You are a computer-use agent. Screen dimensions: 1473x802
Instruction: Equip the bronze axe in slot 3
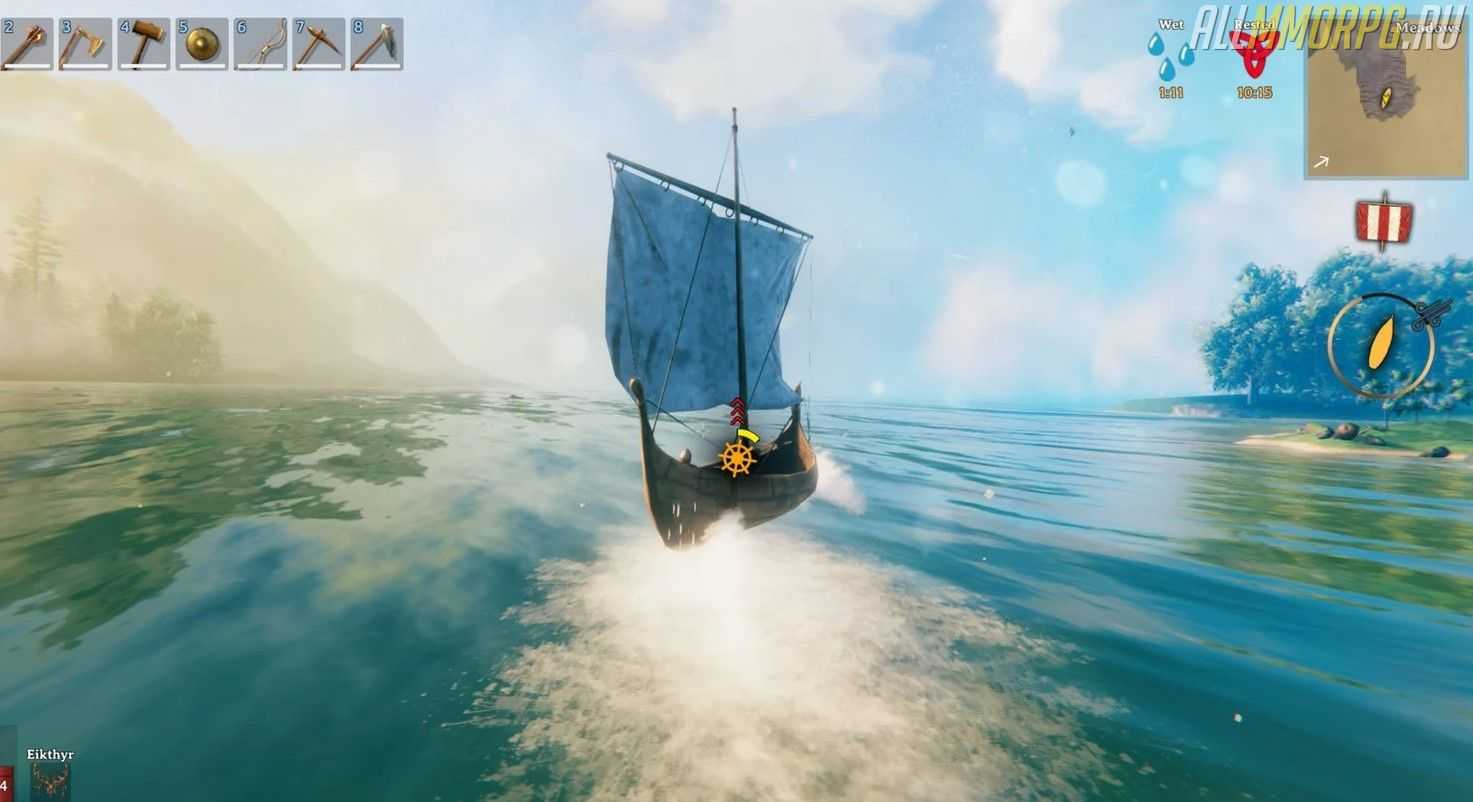pos(85,44)
